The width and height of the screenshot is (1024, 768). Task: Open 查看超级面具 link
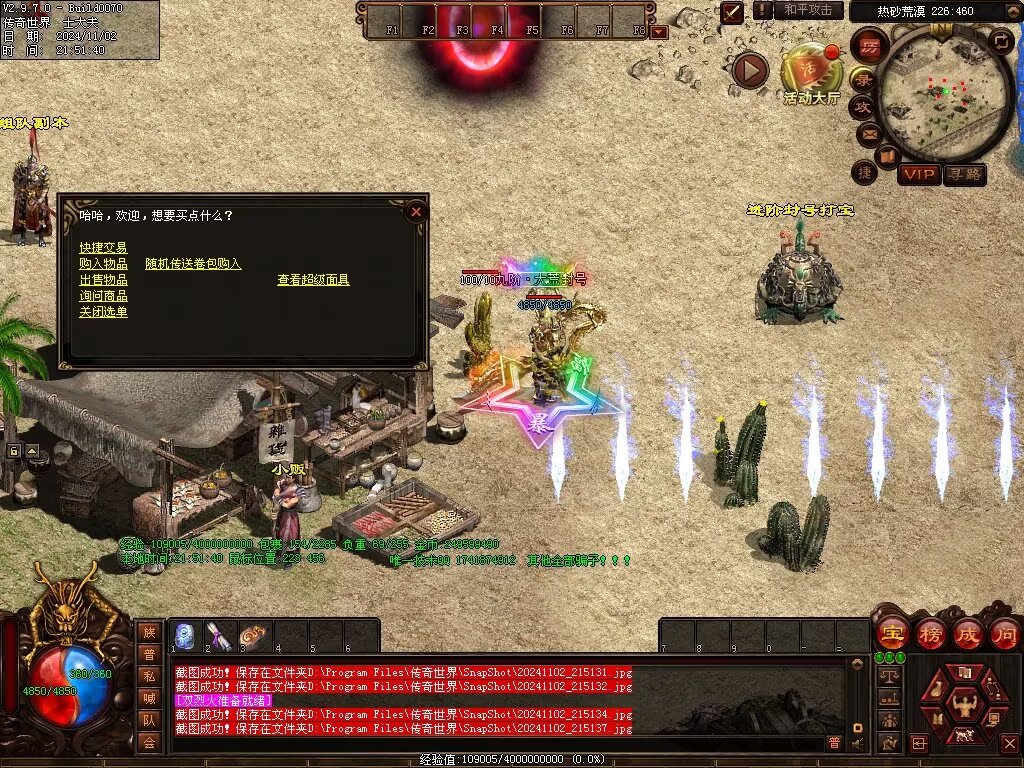tap(313, 280)
